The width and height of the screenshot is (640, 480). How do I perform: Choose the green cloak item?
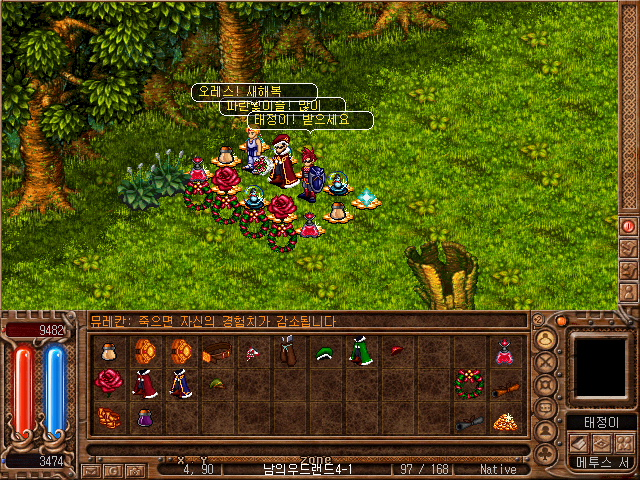[x=360, y=351]
